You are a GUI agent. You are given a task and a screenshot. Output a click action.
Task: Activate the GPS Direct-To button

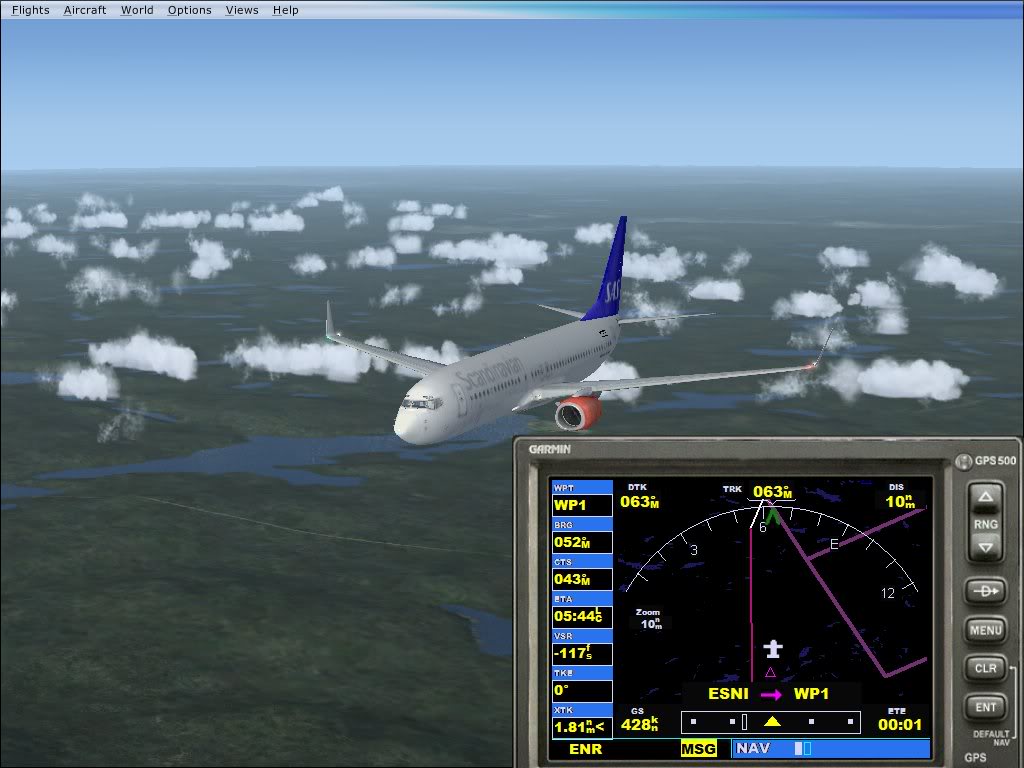coord(986,591)
